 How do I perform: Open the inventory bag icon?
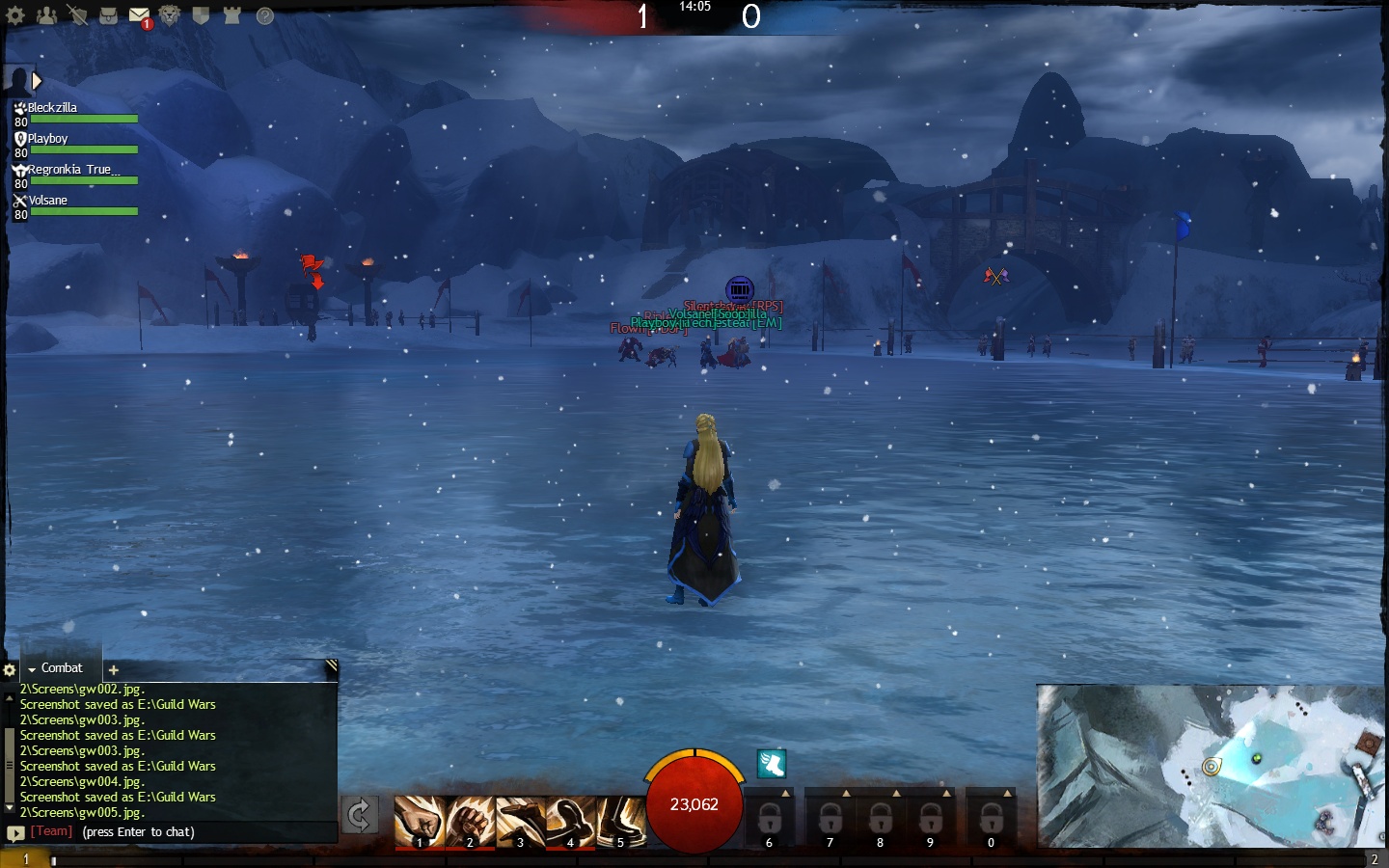click(108, 15)
